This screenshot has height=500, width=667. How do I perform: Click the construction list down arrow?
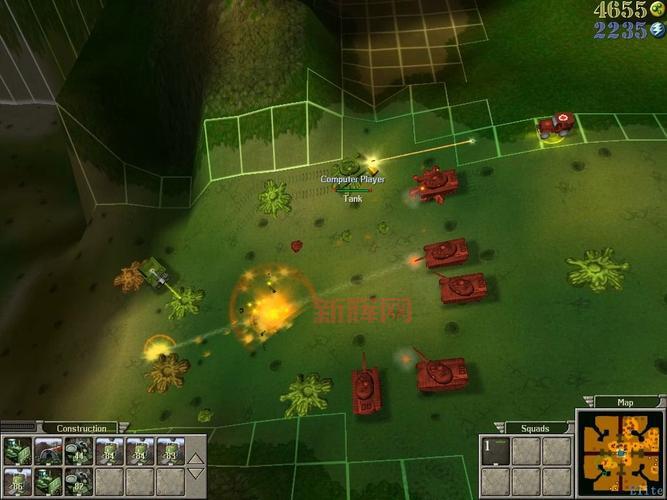pos(197,473)
